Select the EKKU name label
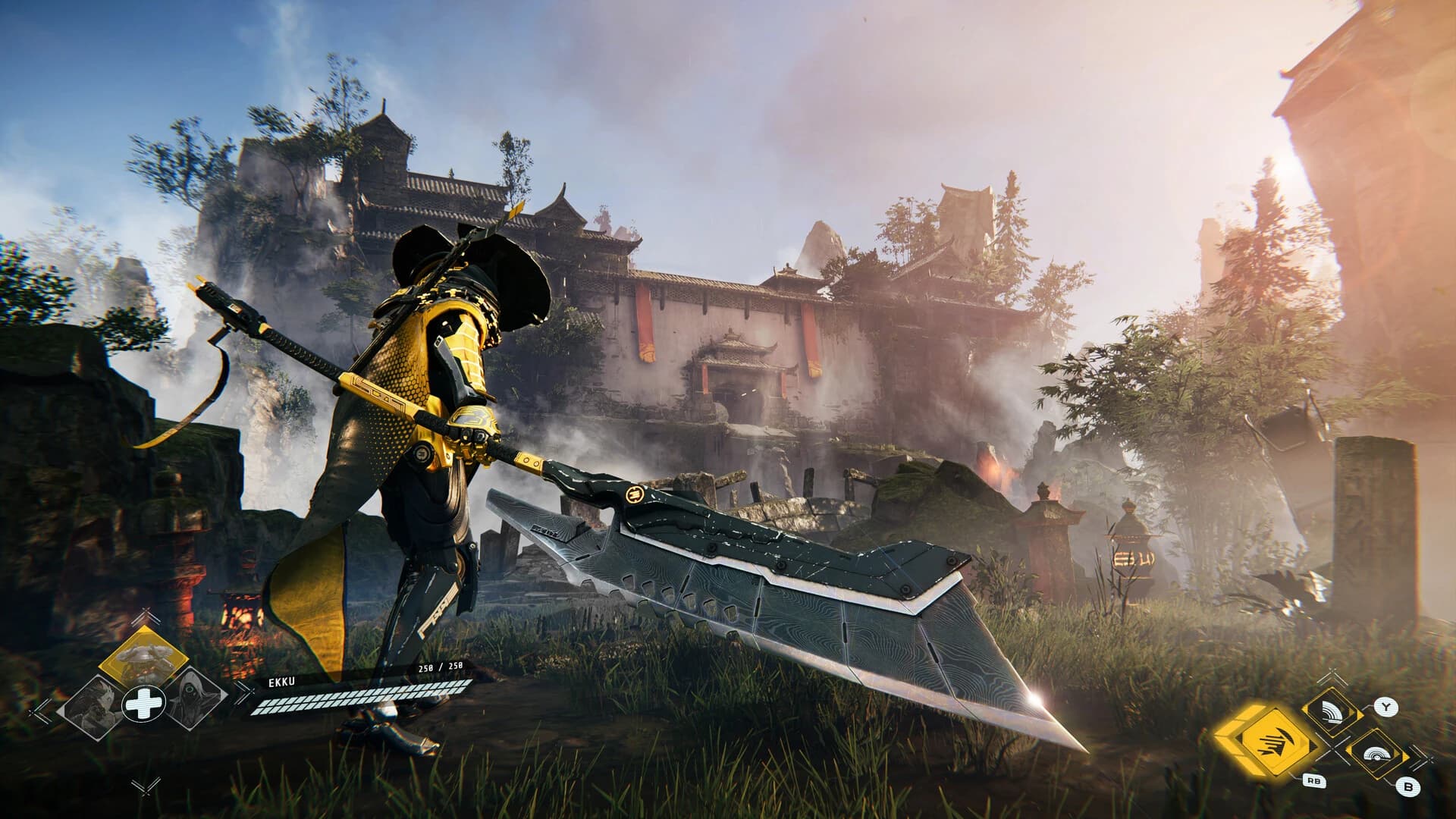The width and height of the screenshot is (1456, 819). [x=281, y=681]
